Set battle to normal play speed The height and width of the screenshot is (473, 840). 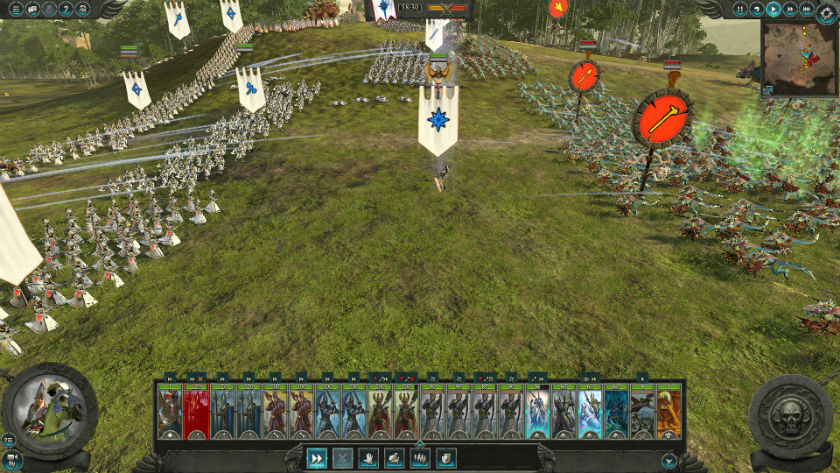[x=775, y=9]
